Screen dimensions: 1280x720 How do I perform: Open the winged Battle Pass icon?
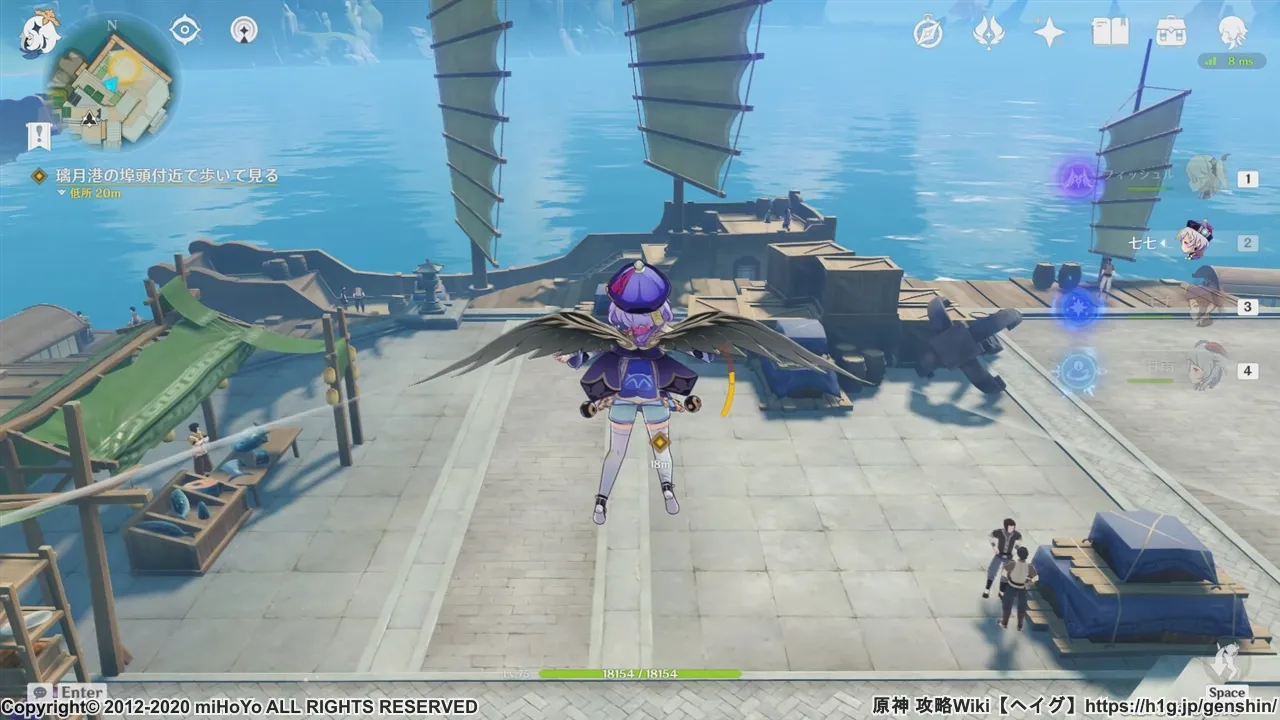point(988,33)
